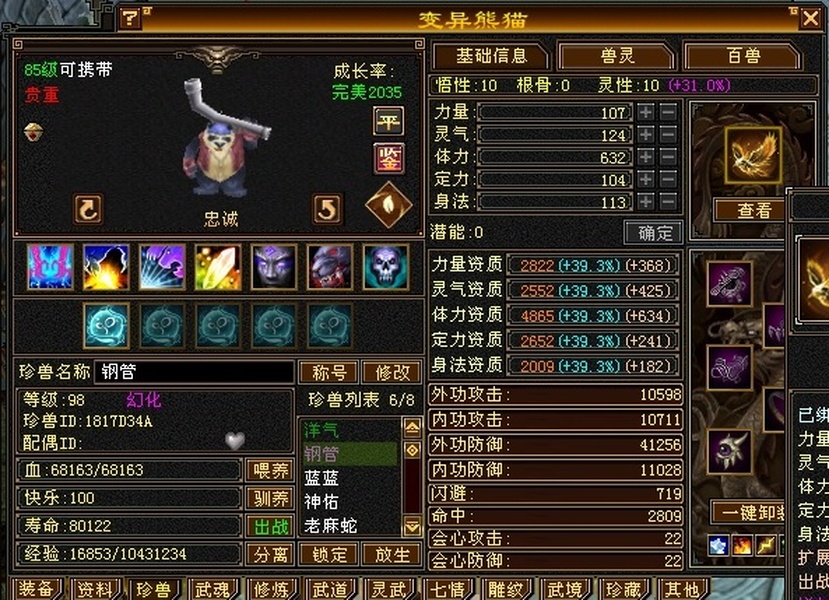The image size is (829, 600).
Task: Send the pet out with 出战
Action: 270,526
